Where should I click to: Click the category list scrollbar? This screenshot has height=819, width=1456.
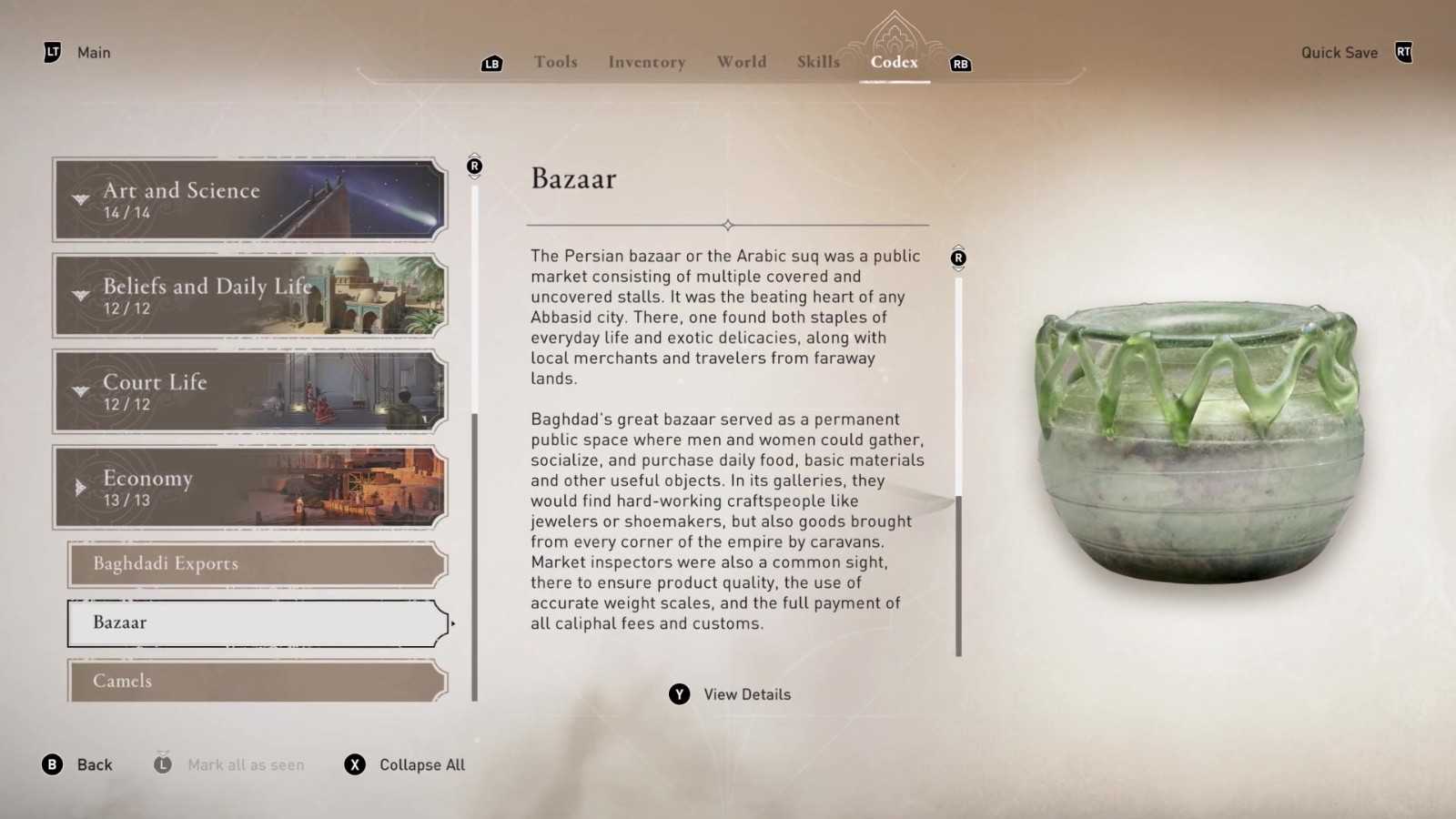(474, 555)
